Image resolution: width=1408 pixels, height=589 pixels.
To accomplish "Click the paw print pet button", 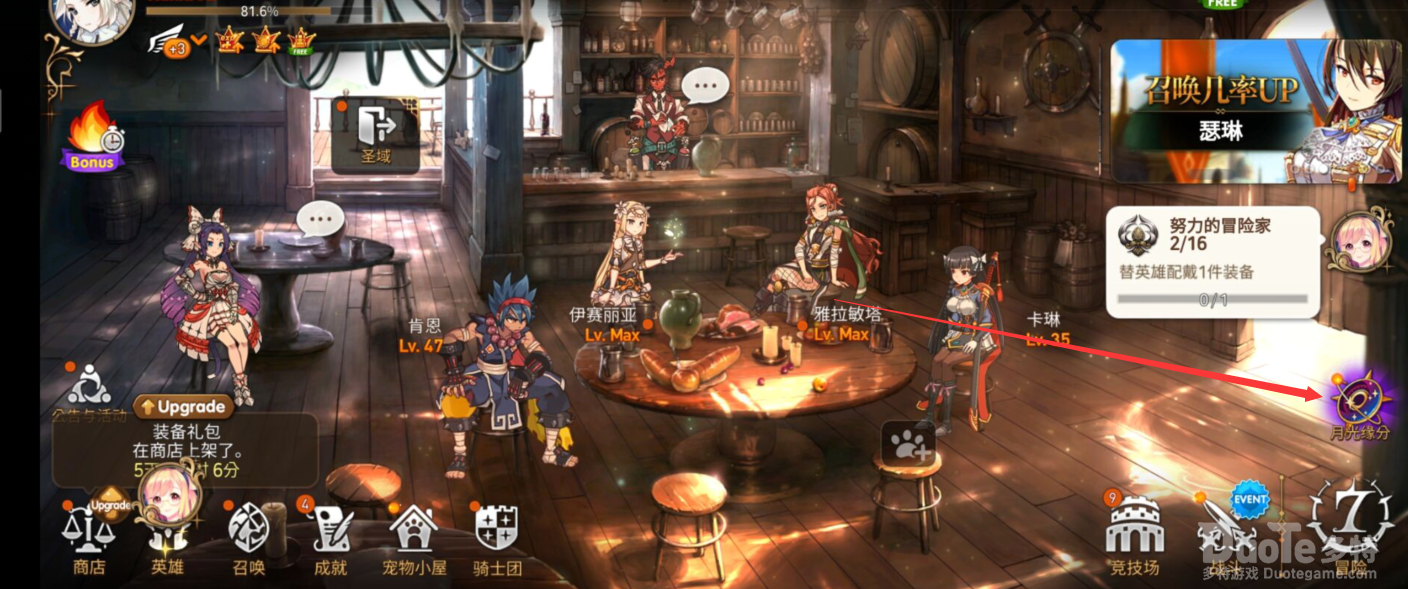I will (908, 441).
